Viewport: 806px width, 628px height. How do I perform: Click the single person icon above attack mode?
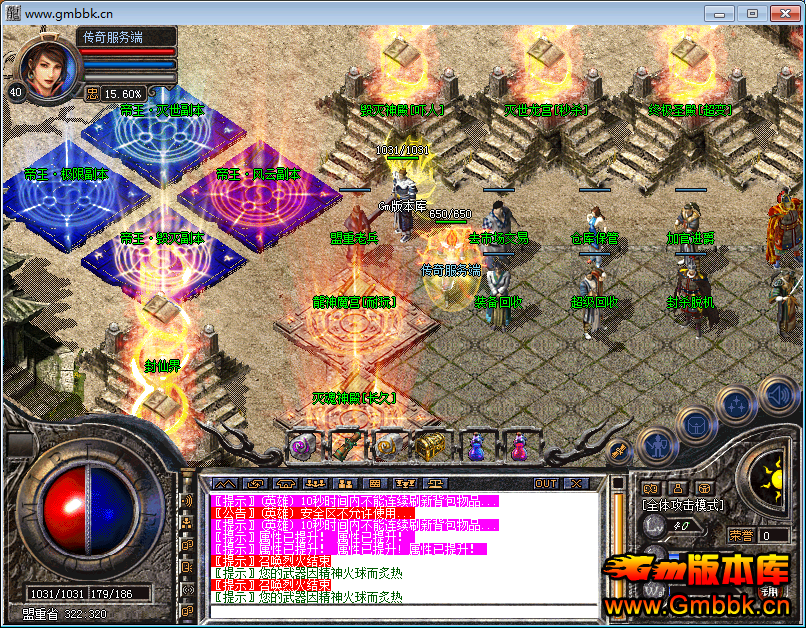tap(677, 488)
